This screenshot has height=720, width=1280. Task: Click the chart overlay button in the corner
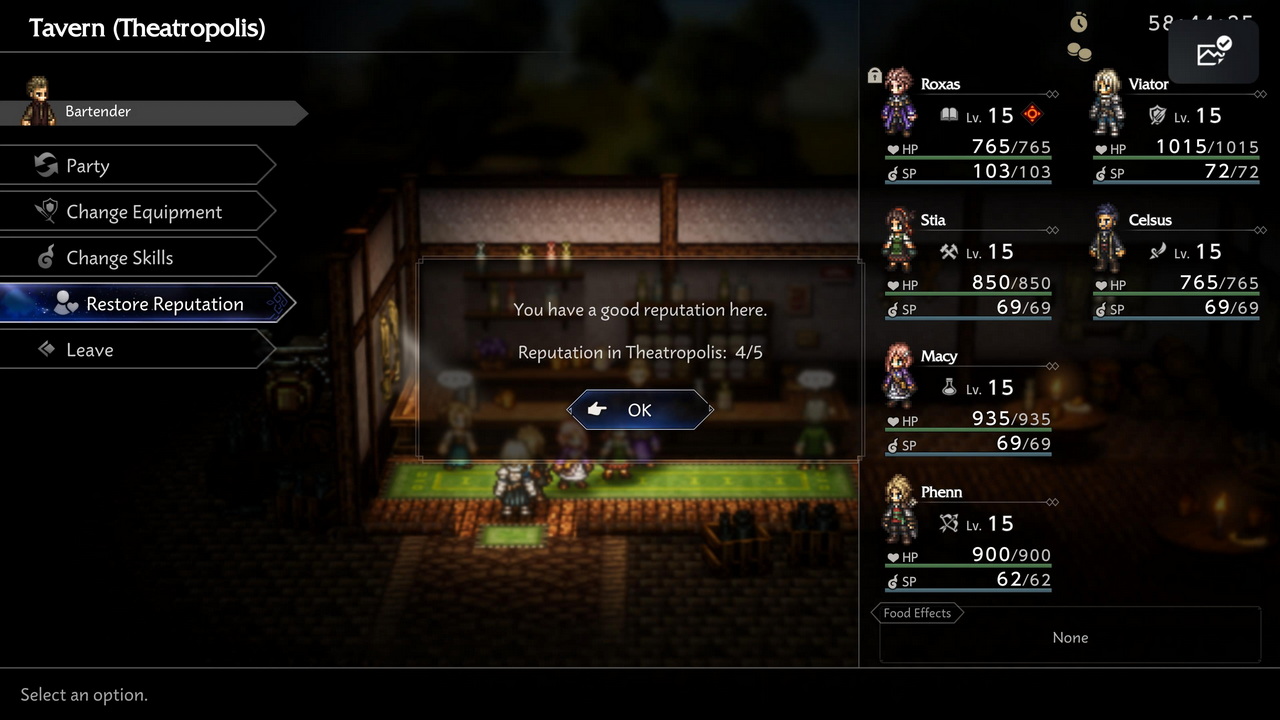(1213, 52)
